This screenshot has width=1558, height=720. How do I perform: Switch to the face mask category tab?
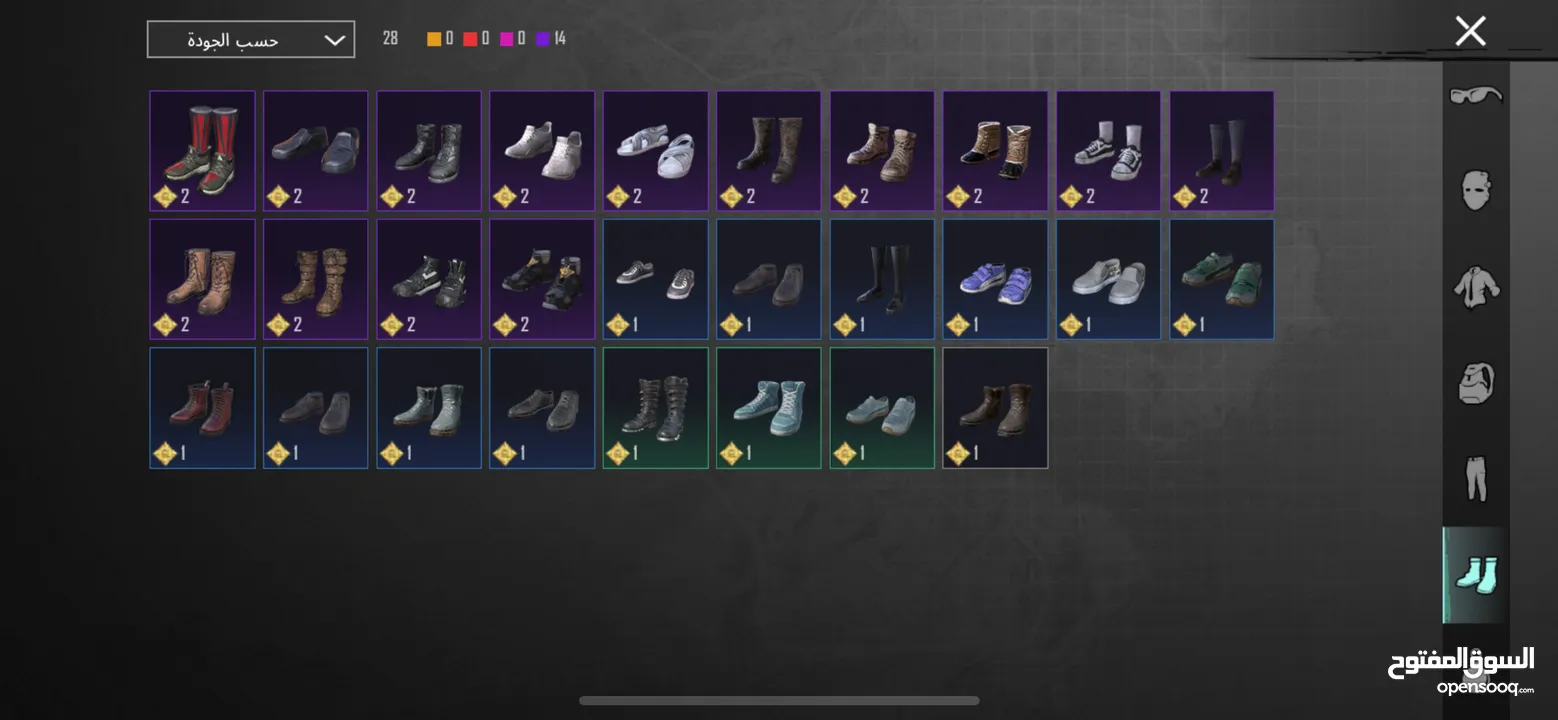(1476, 189)
